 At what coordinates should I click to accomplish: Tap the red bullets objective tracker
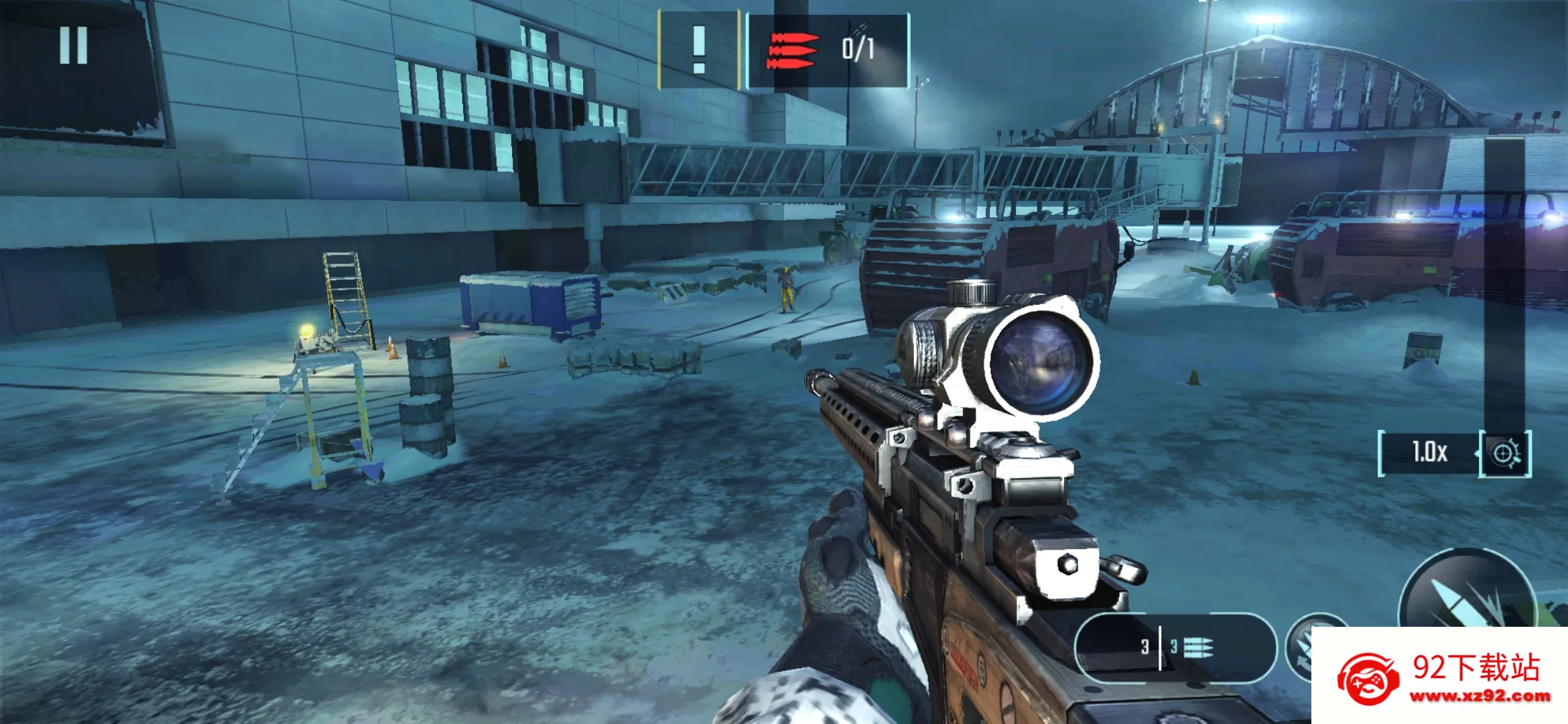(x=828, y=50)
